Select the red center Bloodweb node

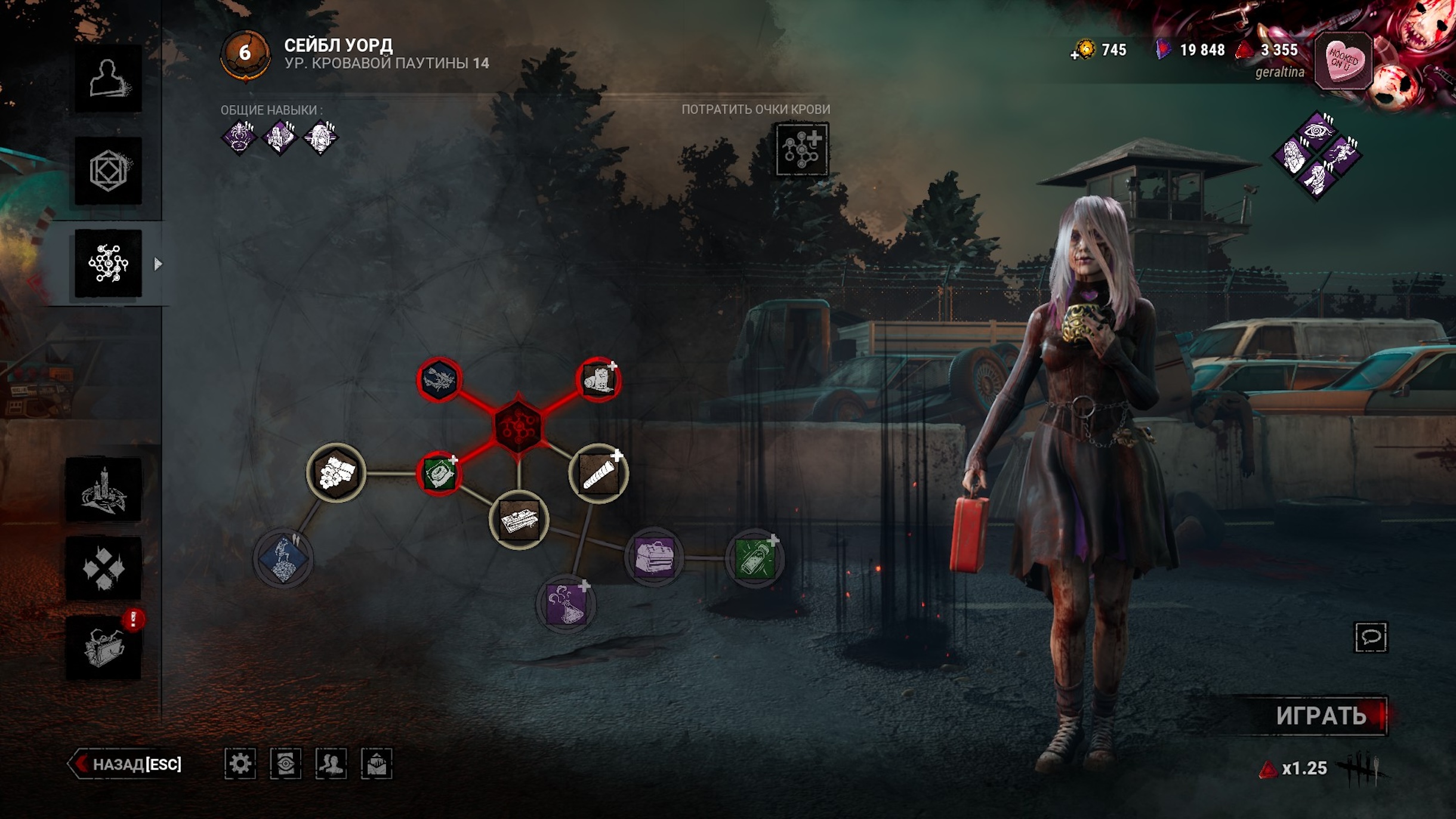pyautogui.click(x=518, y=426)
